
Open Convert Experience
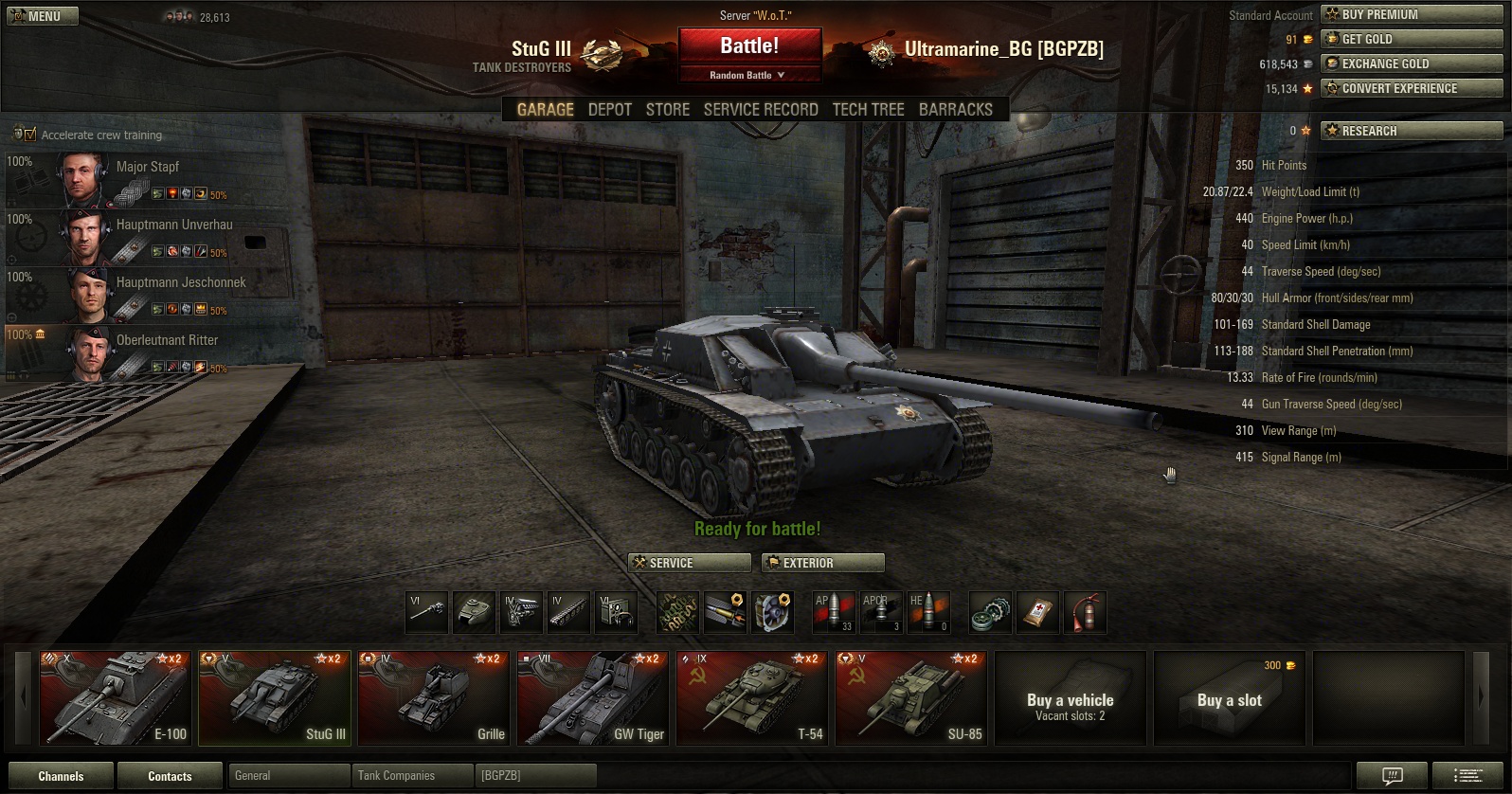[x=1412, y=88]
